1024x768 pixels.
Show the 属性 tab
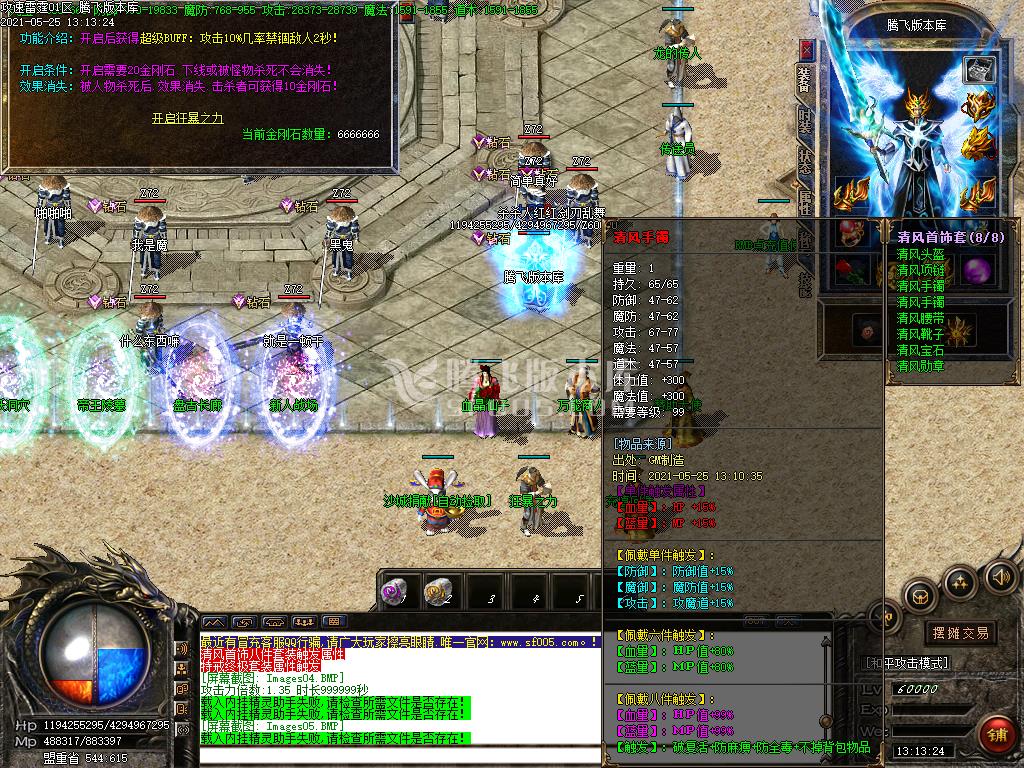point(805,203)
